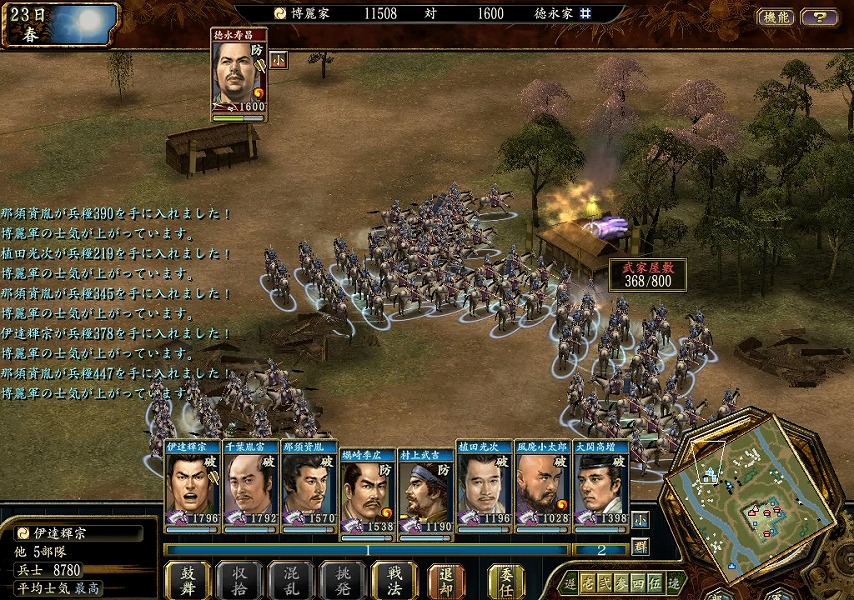The image size is (854, 600).
Task: Open the 機能 function menu
Action: pos(776,17)
